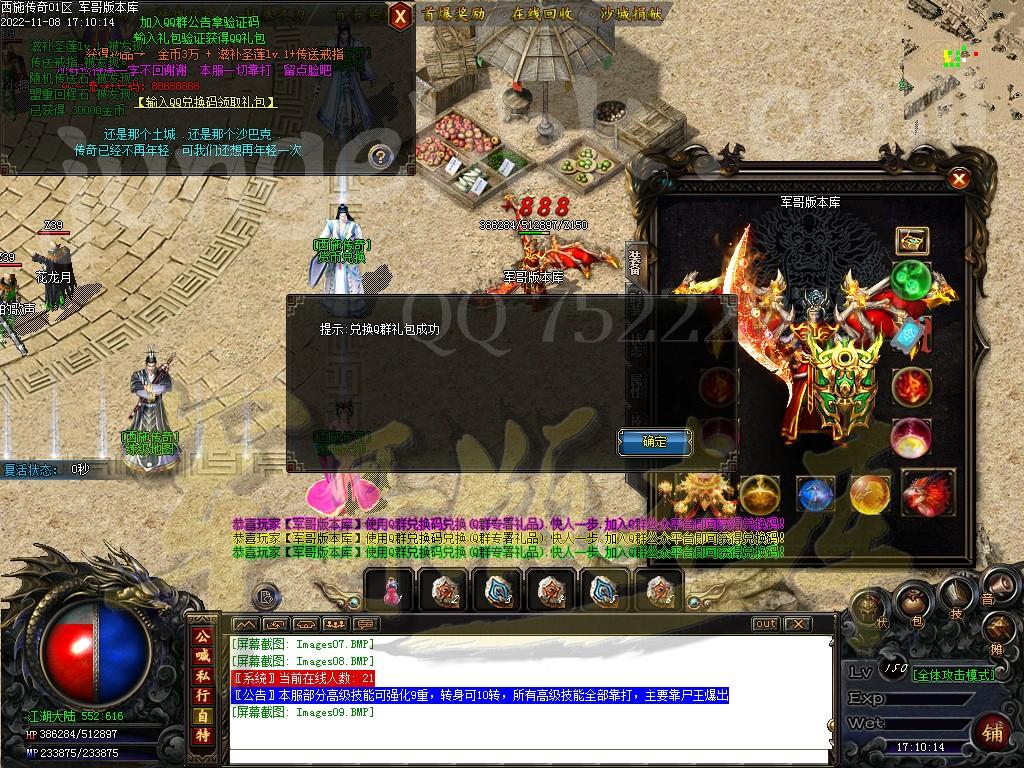The image size is (1024, 768).
Task: Open the 在线回收 online recycle menu
Action: (x=542, y=14)
